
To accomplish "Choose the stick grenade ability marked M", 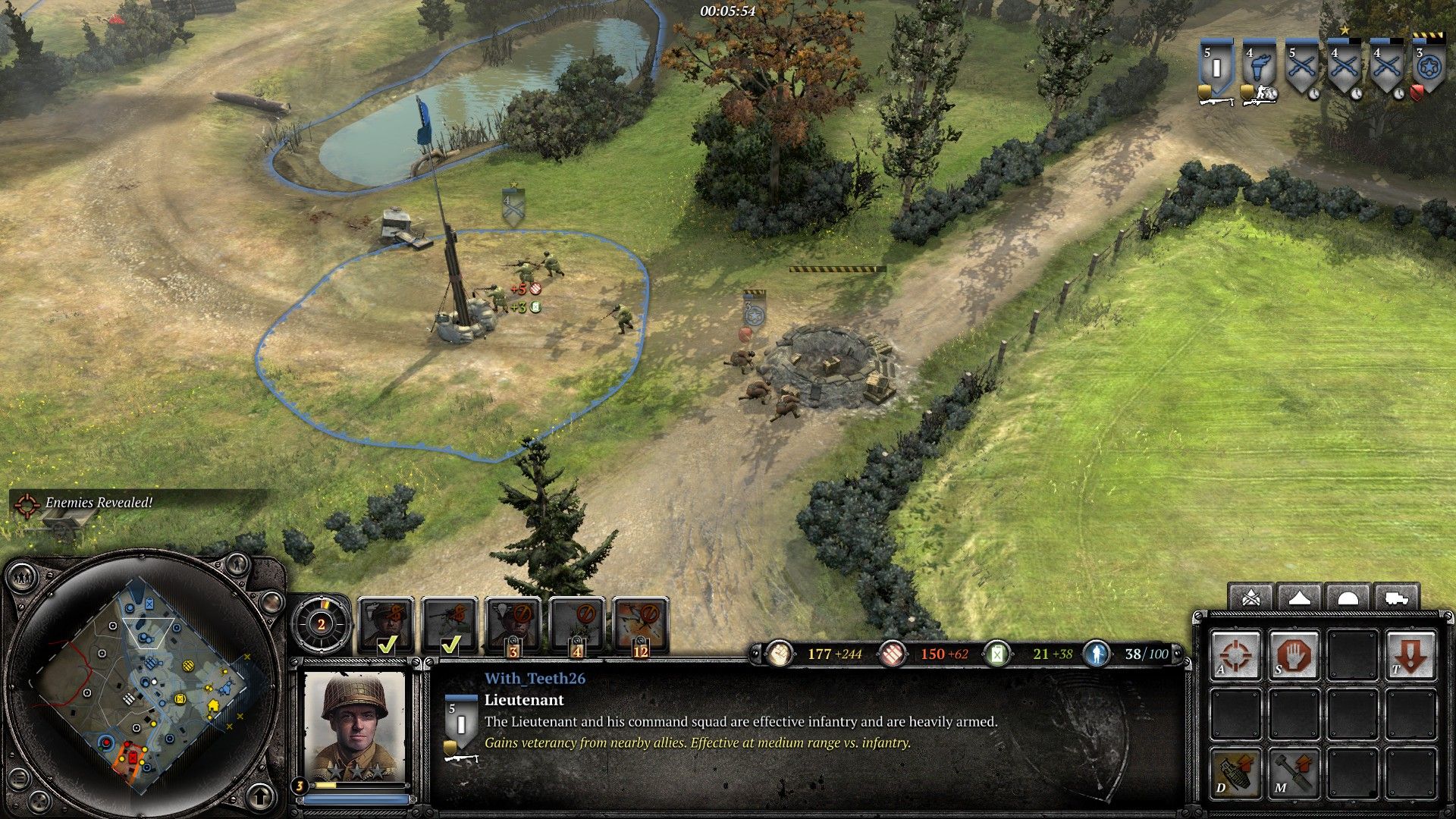I will click(x=1294, y=772).
